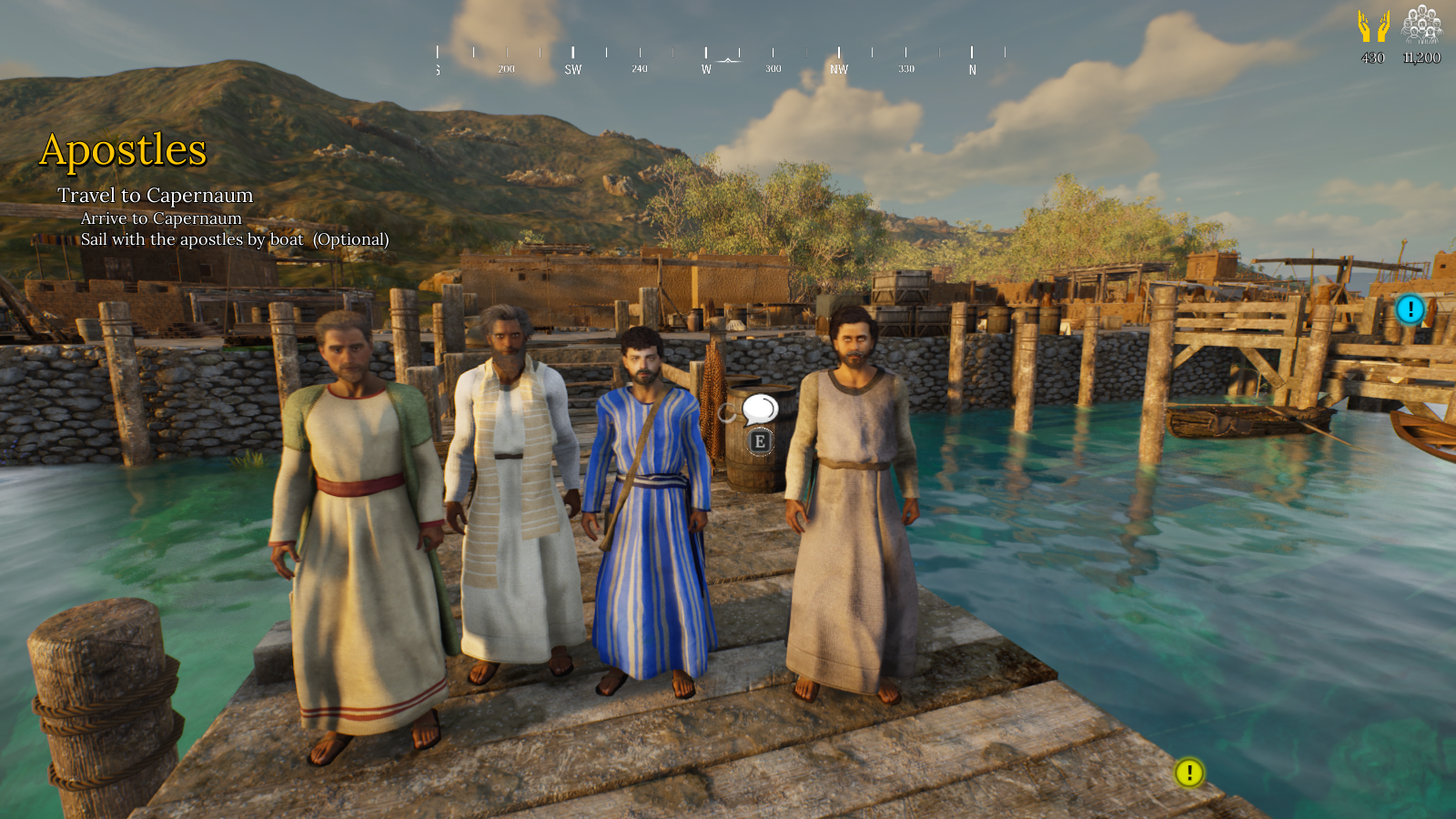Image resolution: width=1456 pixels, height=819 pixels.
Task: Click the followers crowd icon
Action: (x=1421, y=25)
